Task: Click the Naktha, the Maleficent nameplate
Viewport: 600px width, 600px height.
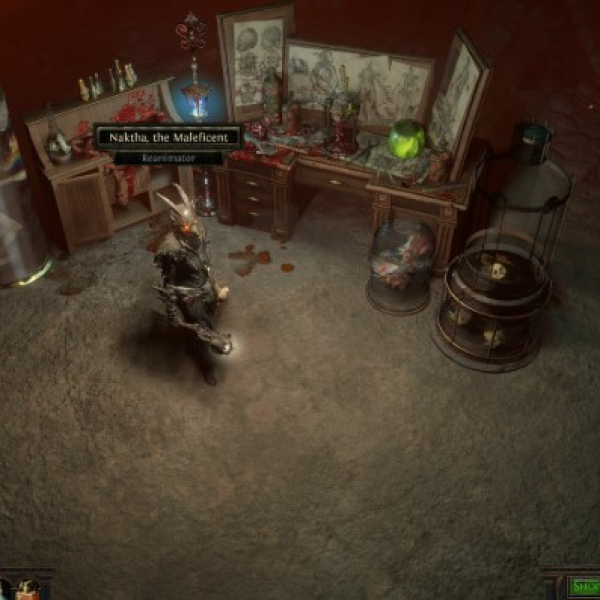Action: (168, 137)
